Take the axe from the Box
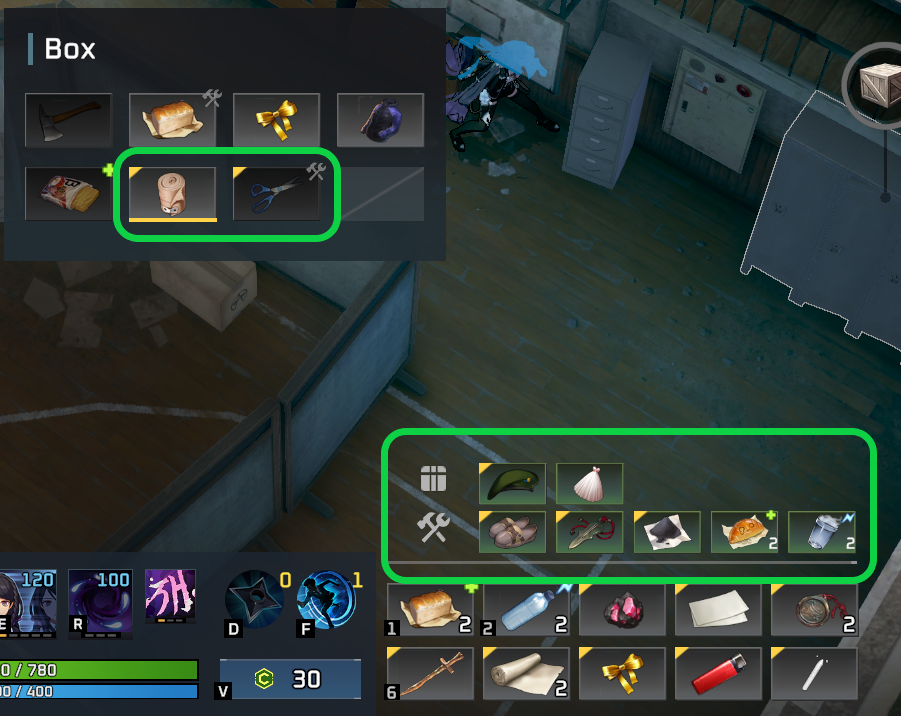This screenshot has width=901, height=716. (x=68, y=120)
